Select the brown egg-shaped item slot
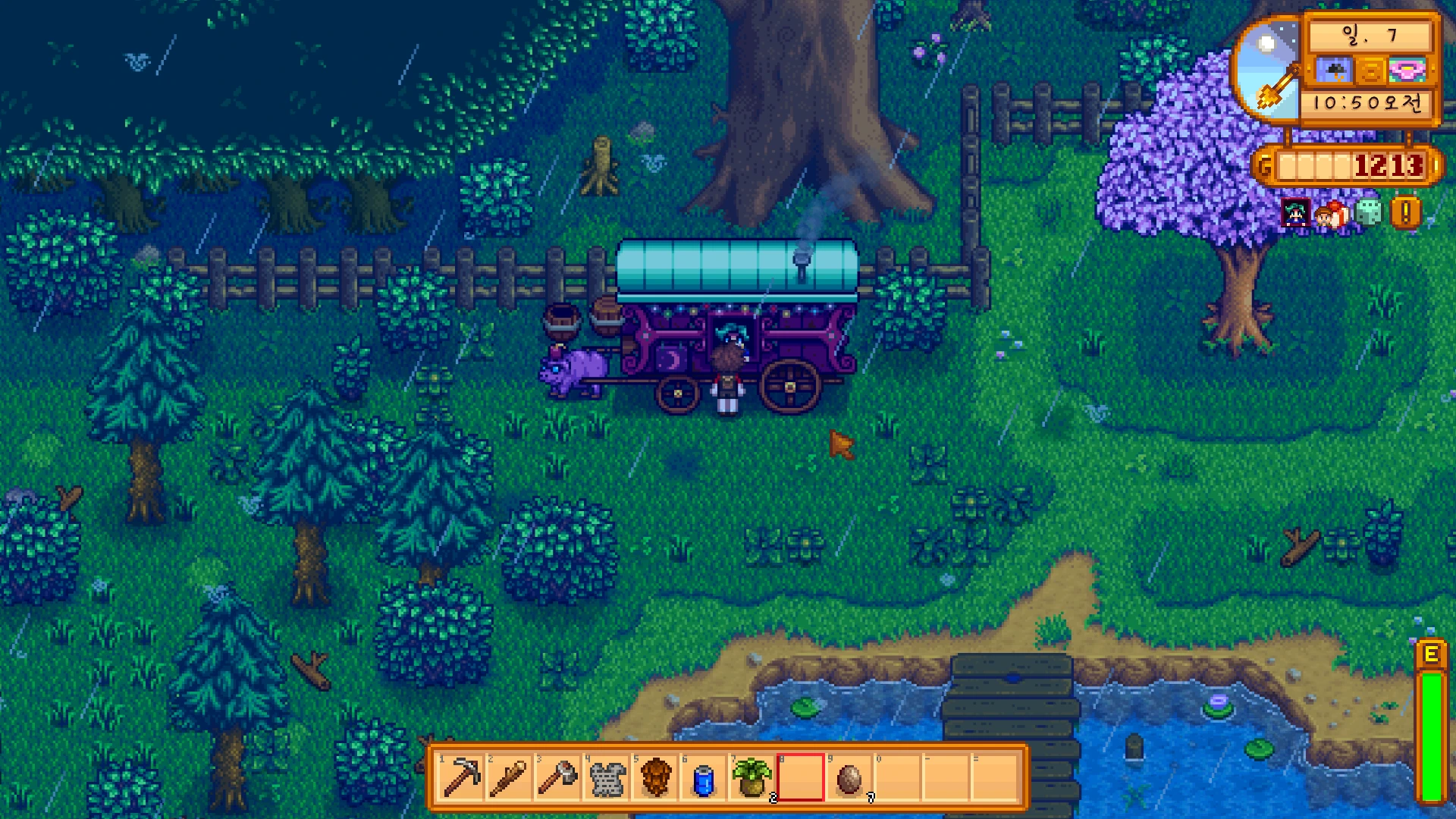This screenshot has width=1456, height=819. [849, 777]
